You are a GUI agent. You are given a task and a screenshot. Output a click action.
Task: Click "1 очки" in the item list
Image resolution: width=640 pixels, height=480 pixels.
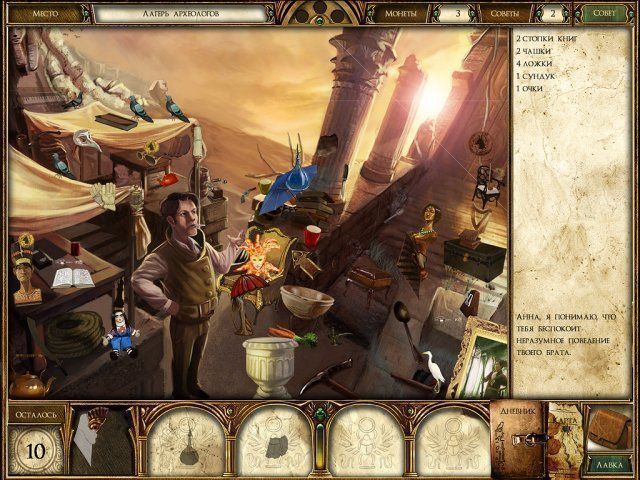531,89
